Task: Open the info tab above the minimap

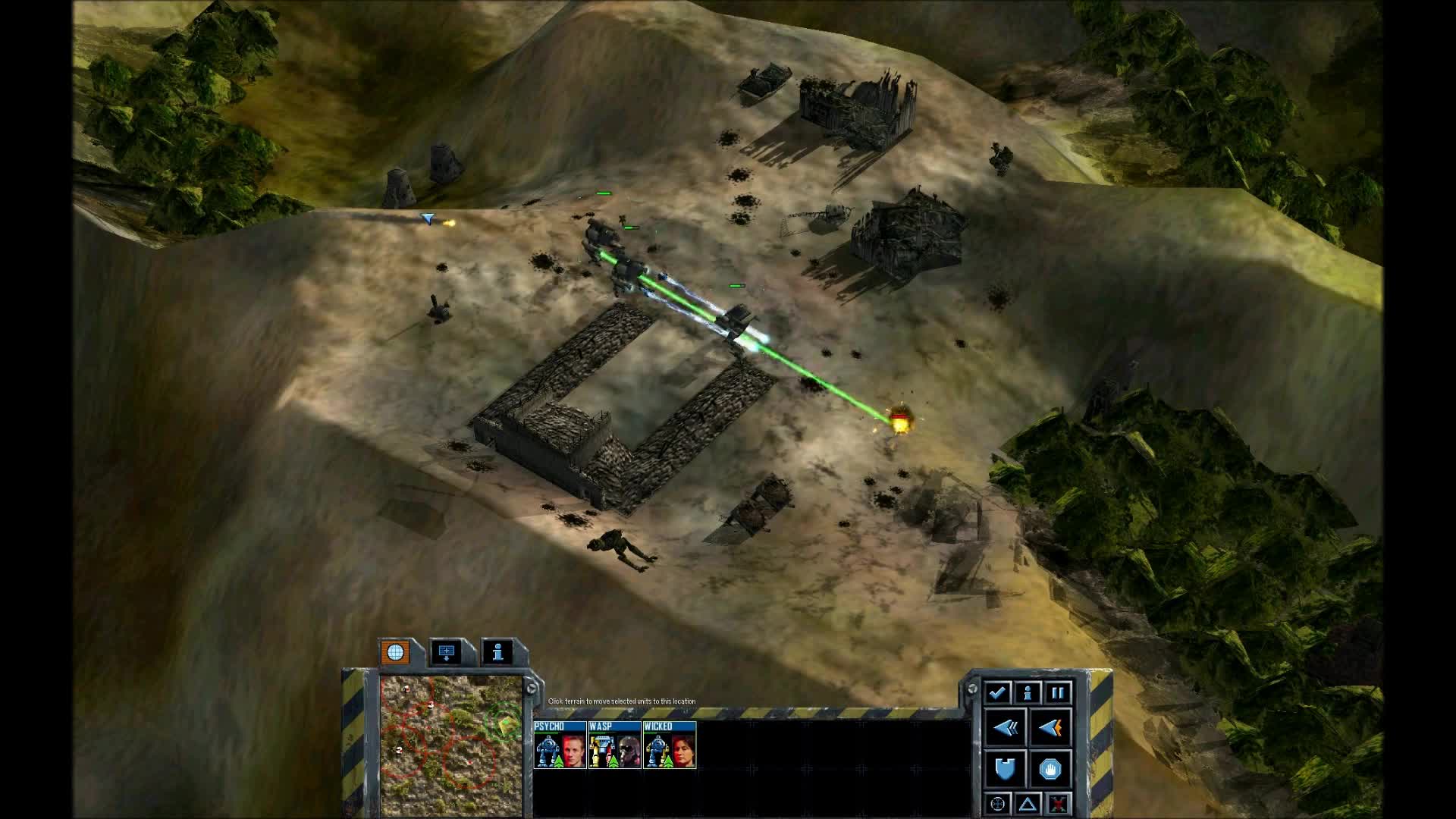Action: point(498,652)
